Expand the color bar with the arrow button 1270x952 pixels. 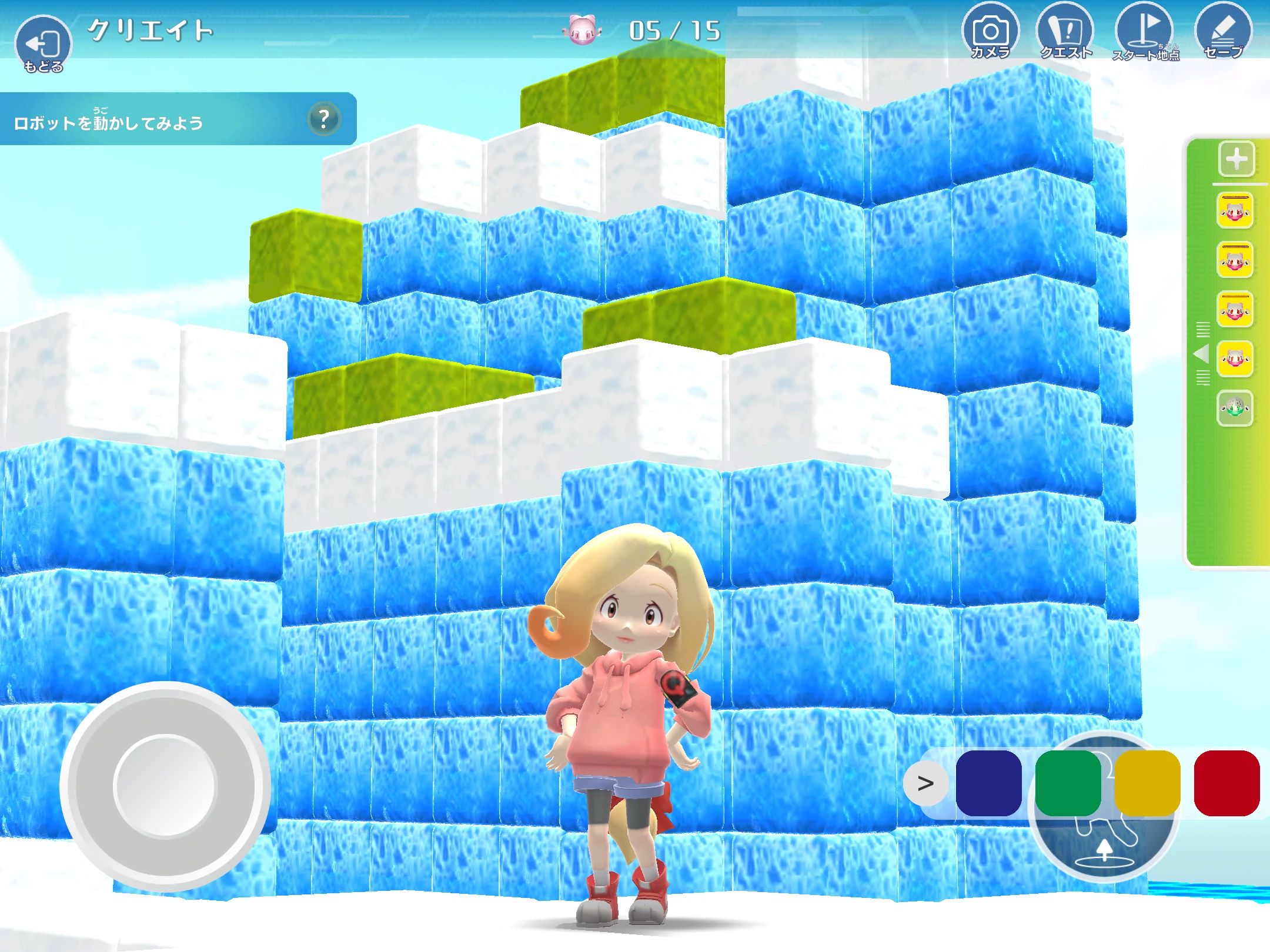pos(925,783)
